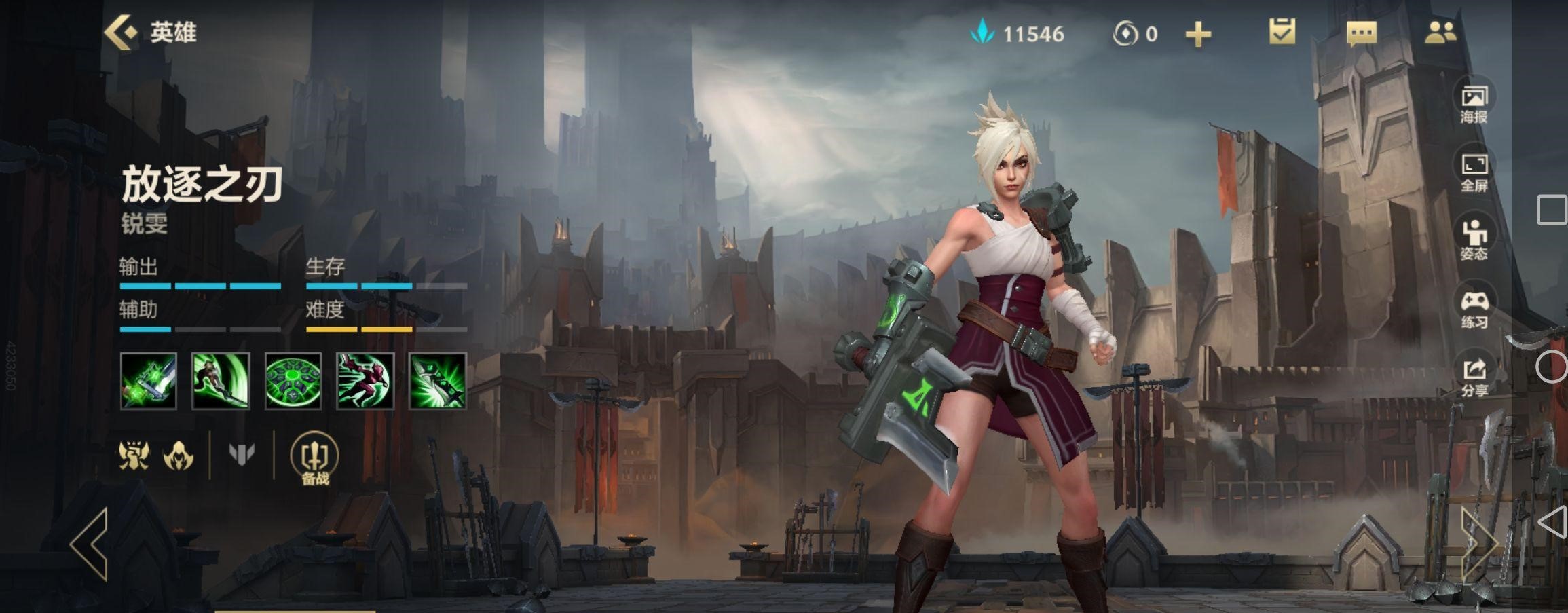Tap the Android home circle button
This screenshot has width=1568, height=613.
(x=1551, y=367)
